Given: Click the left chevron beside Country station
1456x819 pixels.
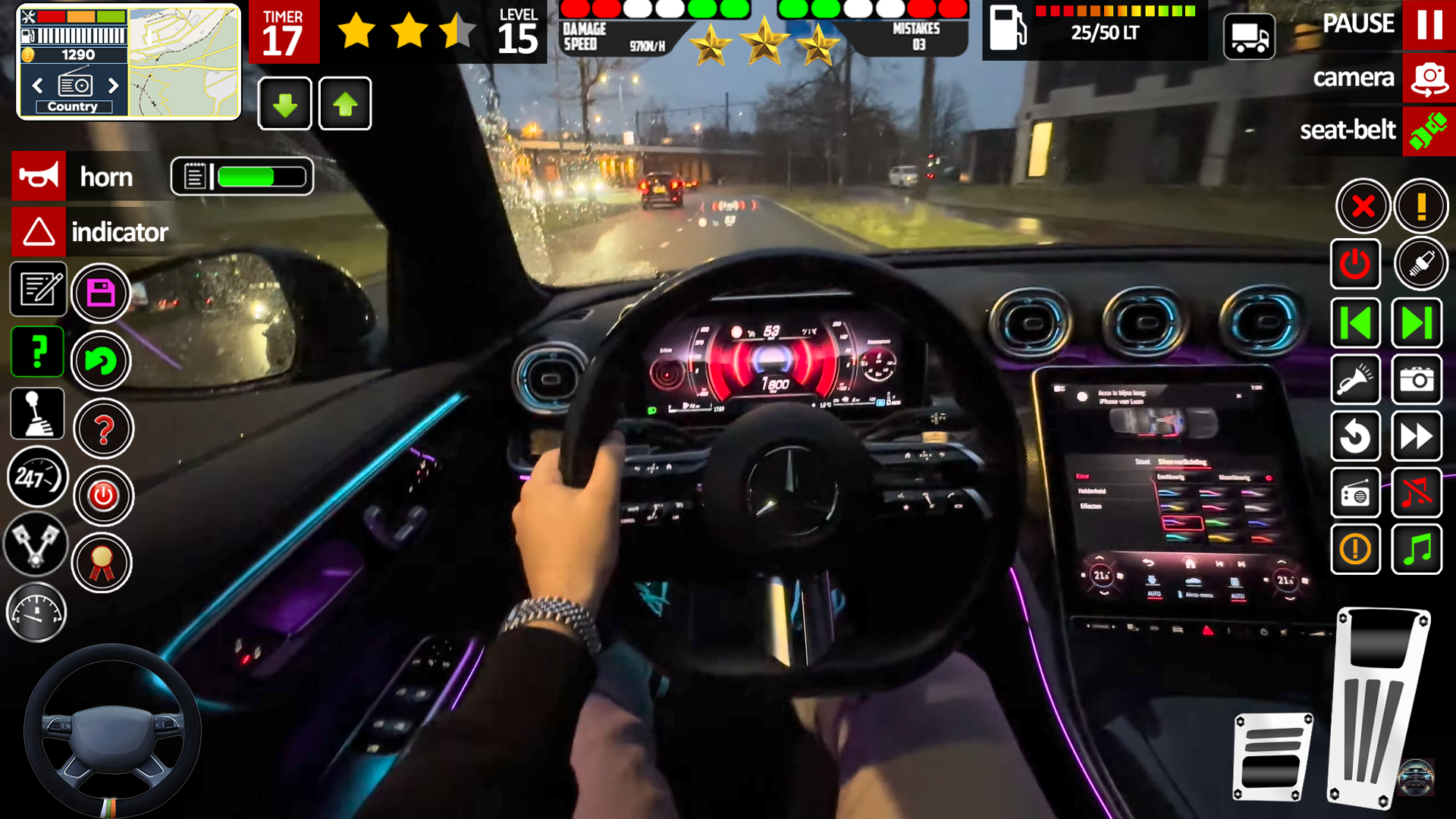Looking at the screenshot, I should pyautogui.click(x=37, y=86).
